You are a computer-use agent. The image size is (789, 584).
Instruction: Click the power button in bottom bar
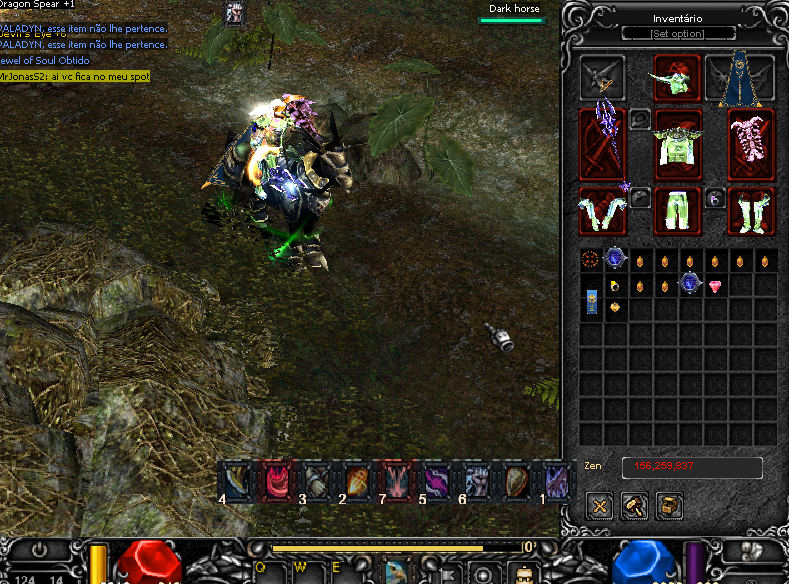39,550
